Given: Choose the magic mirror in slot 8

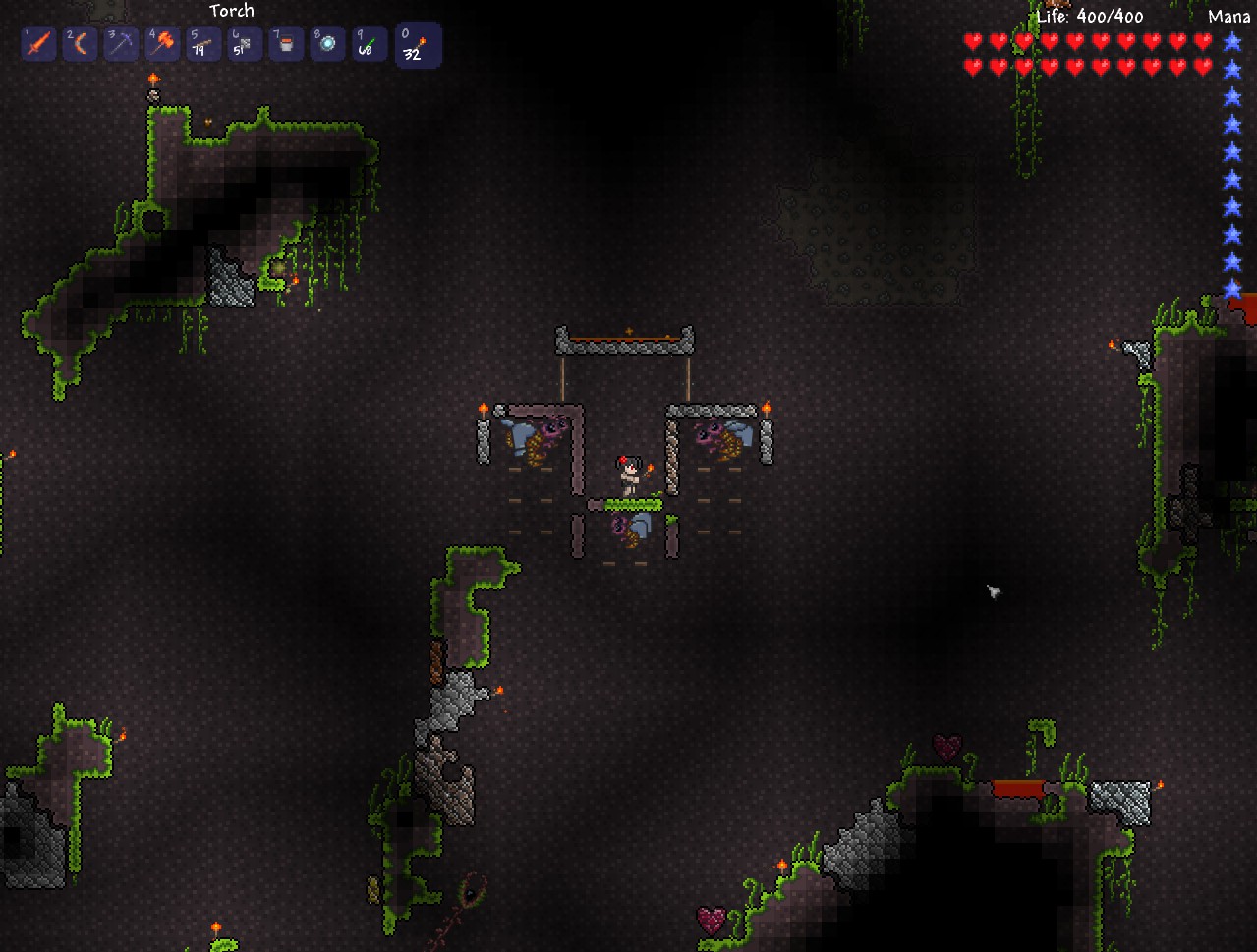Looking at the screenshot, I should [327, 44].
